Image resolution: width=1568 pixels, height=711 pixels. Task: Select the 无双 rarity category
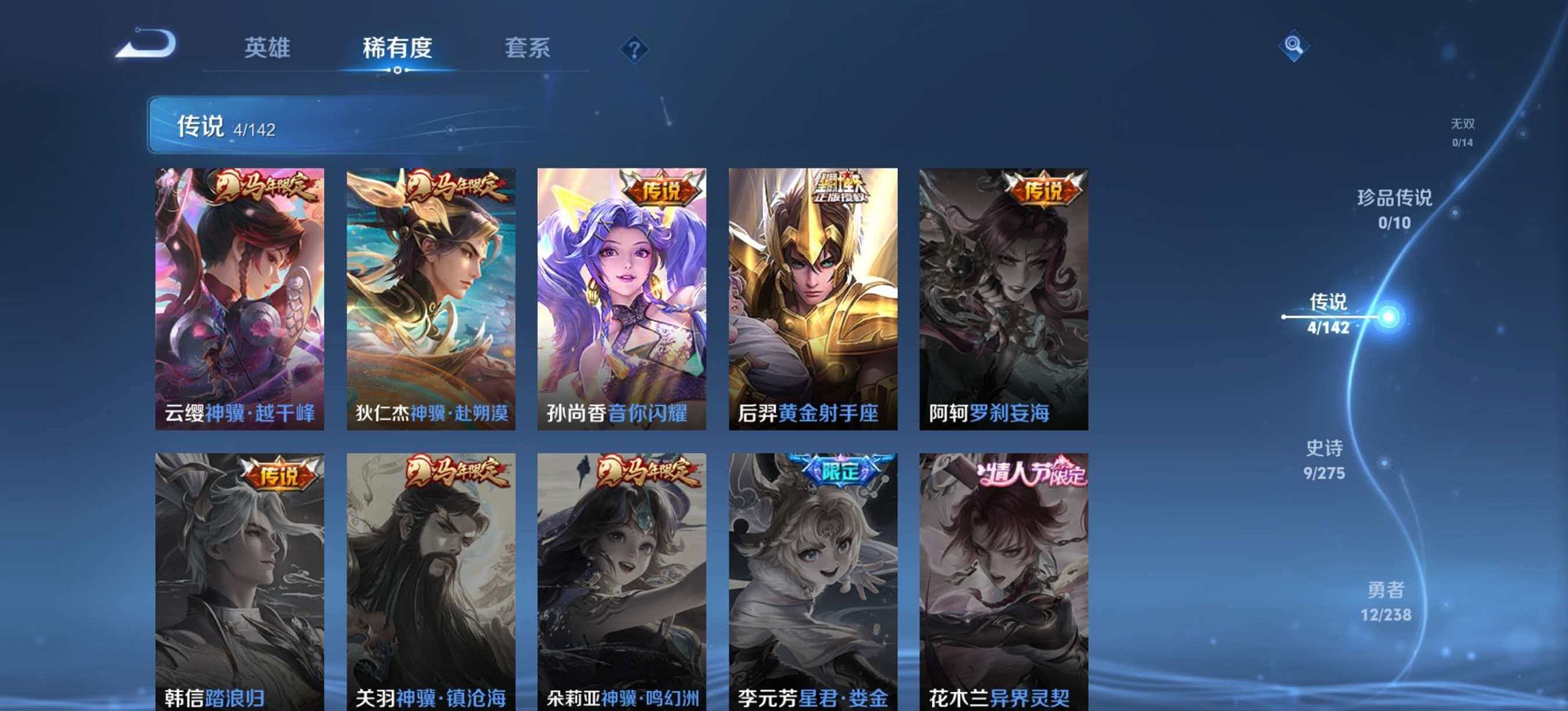(1463, 126)
